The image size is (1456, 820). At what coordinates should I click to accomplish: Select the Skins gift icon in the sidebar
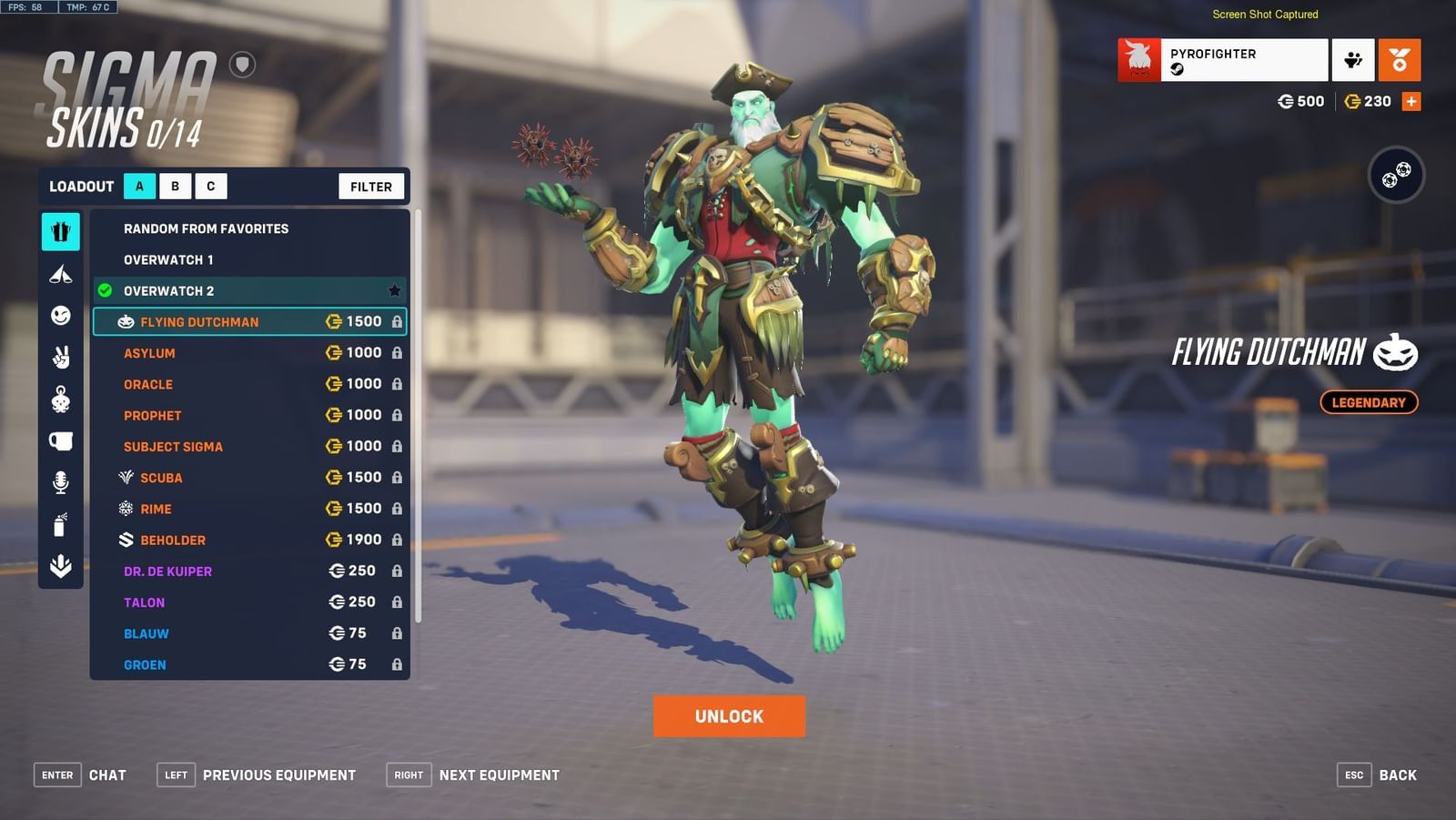click(60, 231)
